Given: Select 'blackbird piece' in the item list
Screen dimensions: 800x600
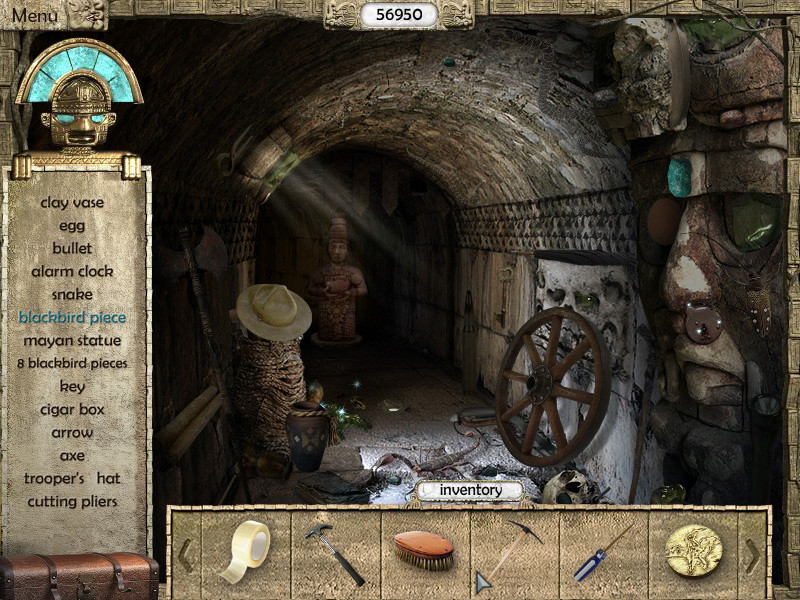Looking at the screenshot, I should coord(72,317).
